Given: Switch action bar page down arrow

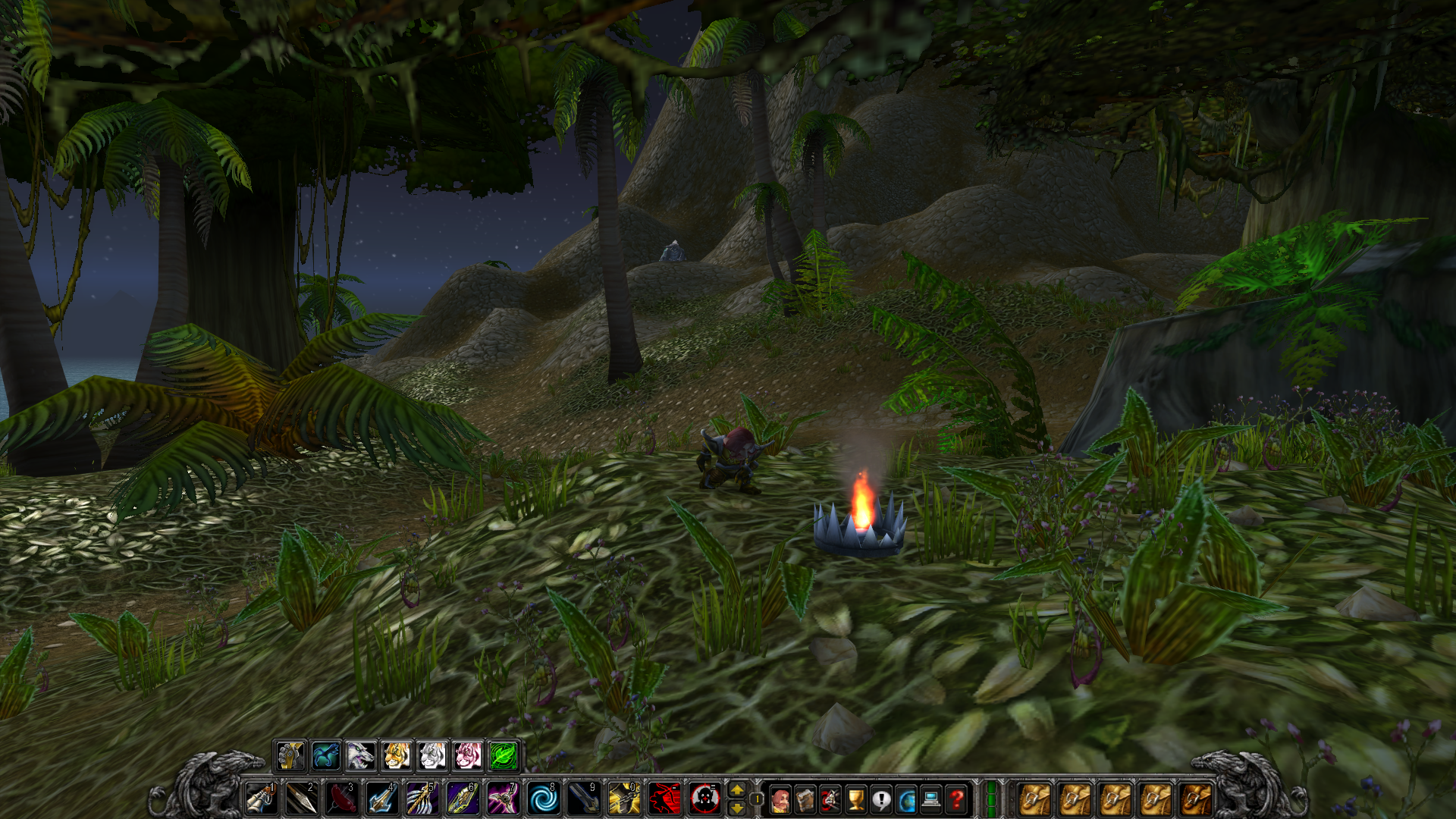Looking at the screenshot, I should point(736,808).
